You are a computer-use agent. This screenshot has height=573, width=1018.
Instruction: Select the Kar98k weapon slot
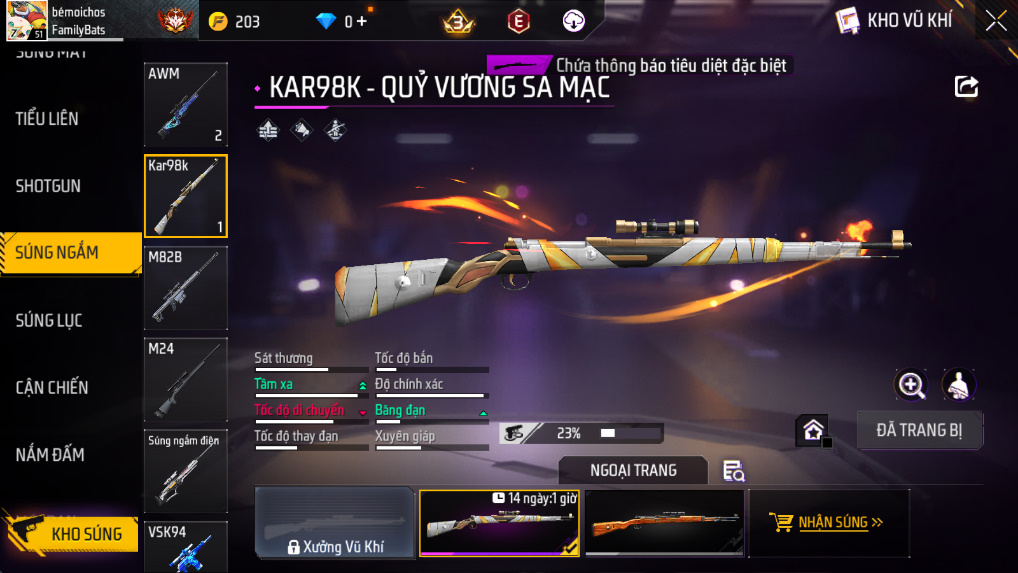coord(186,196)
